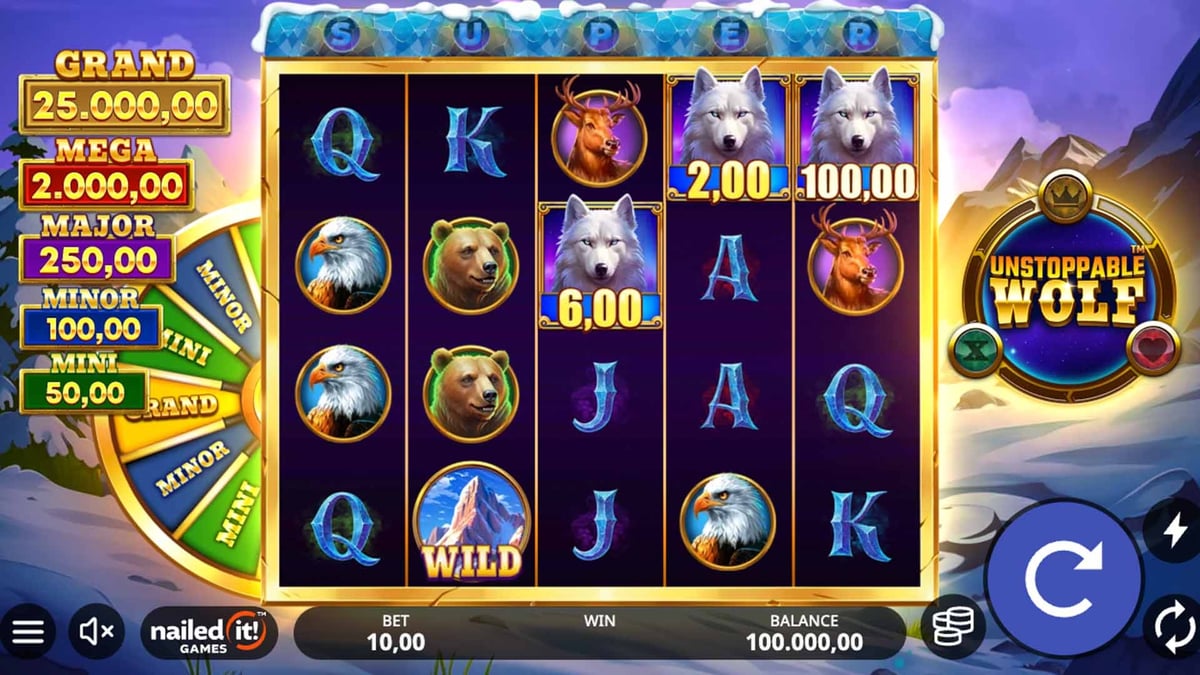Viewport: 1200px width, 675px height.
Task: Toggle the muted sound speaker icon
Action: 97,631
